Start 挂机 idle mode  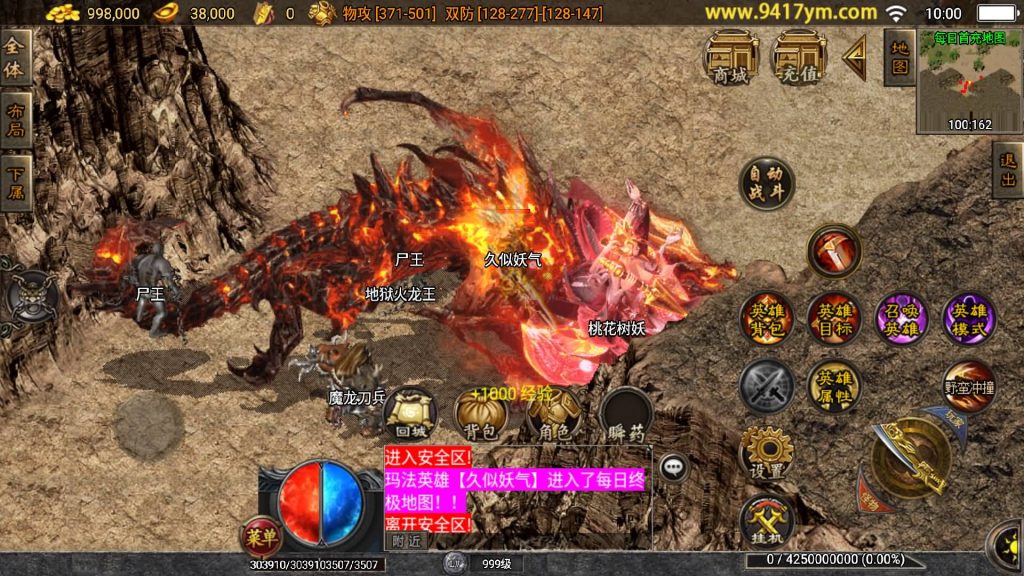point(767,521)
